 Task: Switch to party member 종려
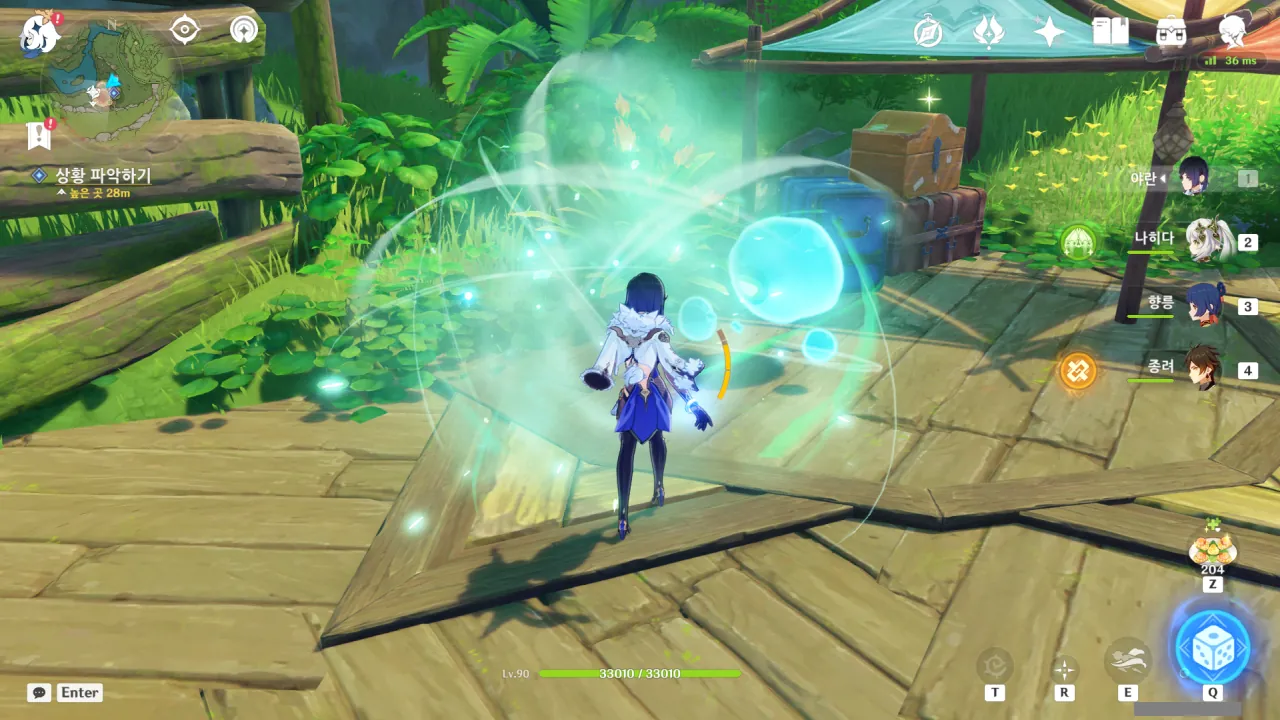(x=1207, y=369)
